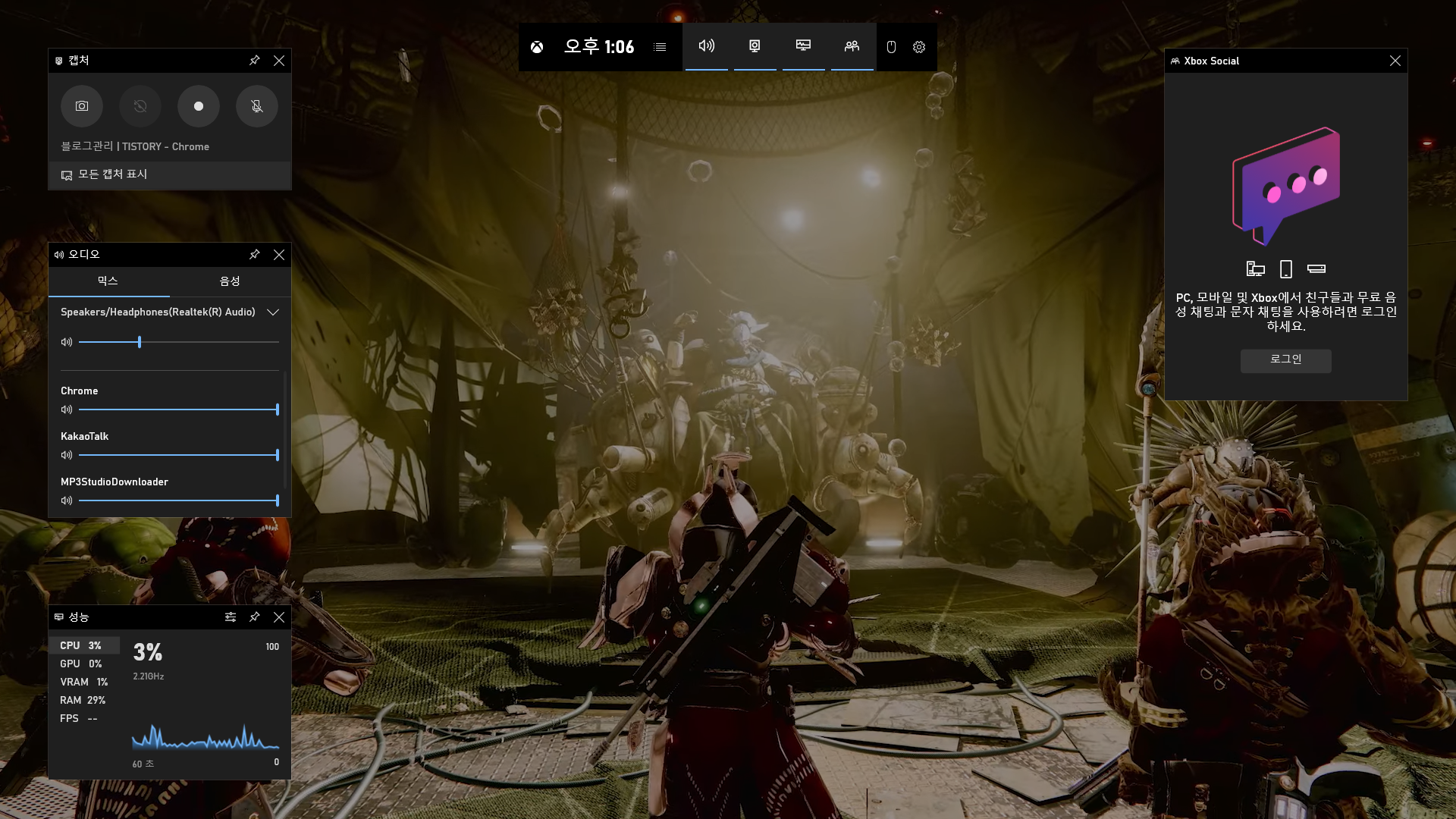Start recording with the record button
This screenshot has width=1456, height=819.
(199, 106)
